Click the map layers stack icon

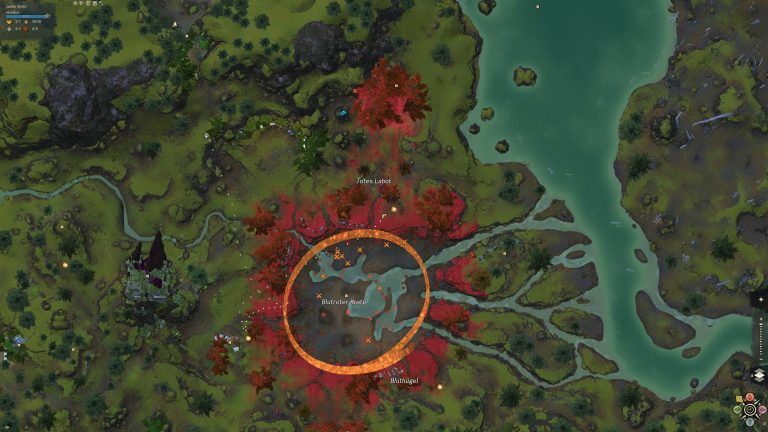(x=758, y=375)
